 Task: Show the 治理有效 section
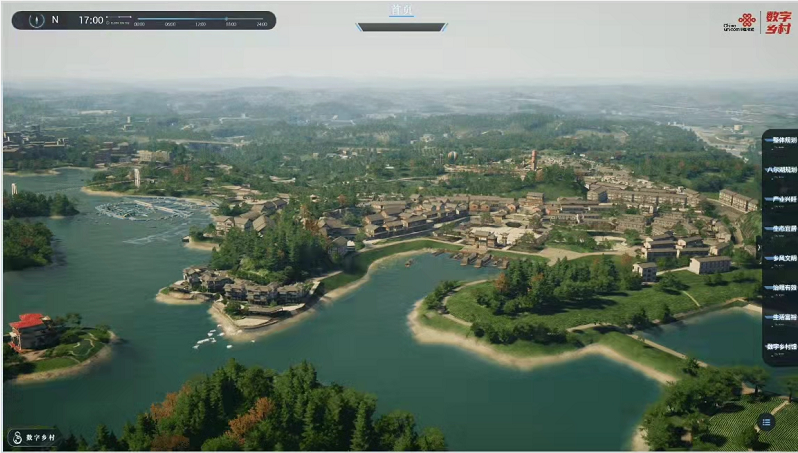[x=779, y=288]
